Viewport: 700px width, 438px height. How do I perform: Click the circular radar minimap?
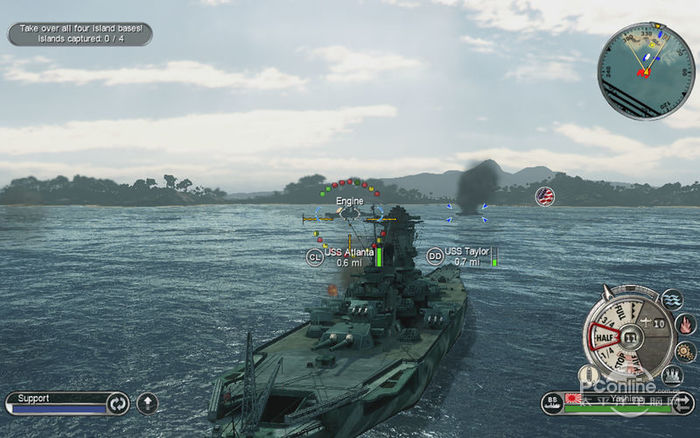(x=645, y=71)
